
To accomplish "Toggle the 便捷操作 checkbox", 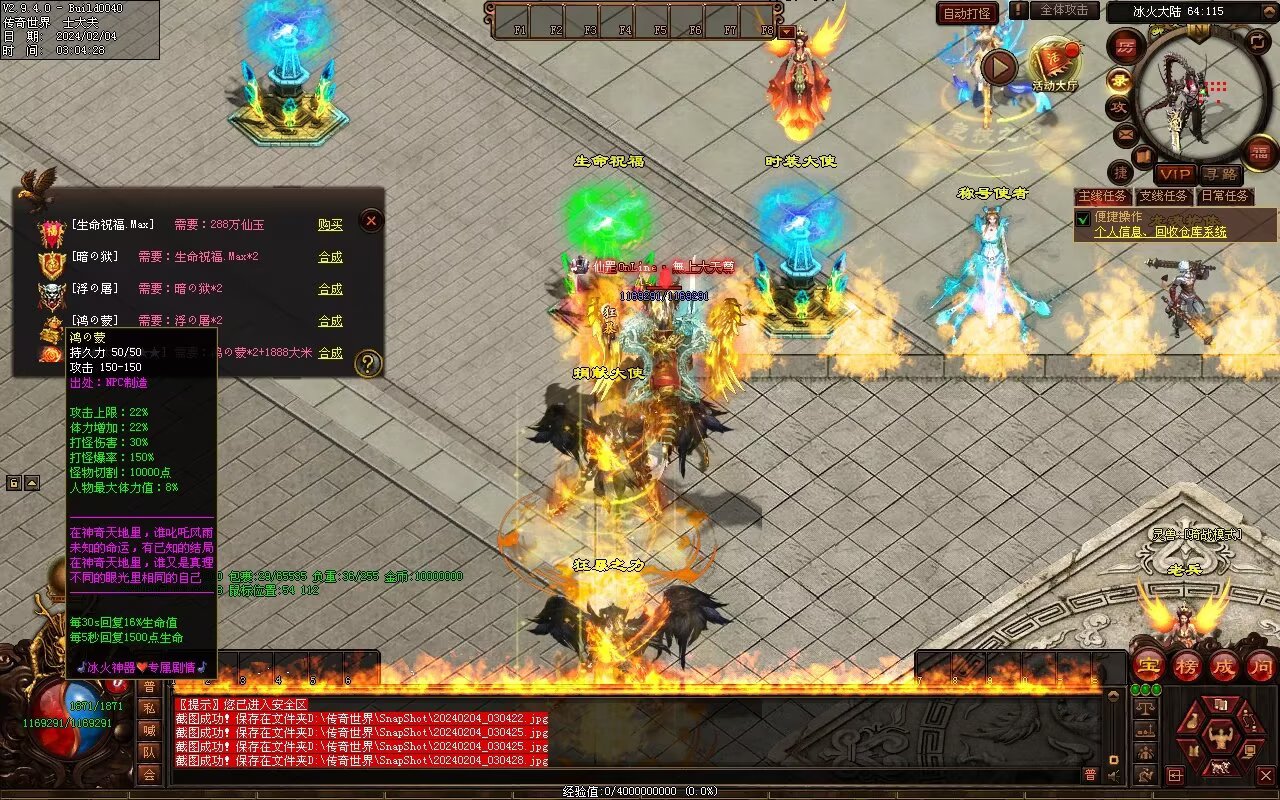I will pyautogui.click(x=1083, y=219).
